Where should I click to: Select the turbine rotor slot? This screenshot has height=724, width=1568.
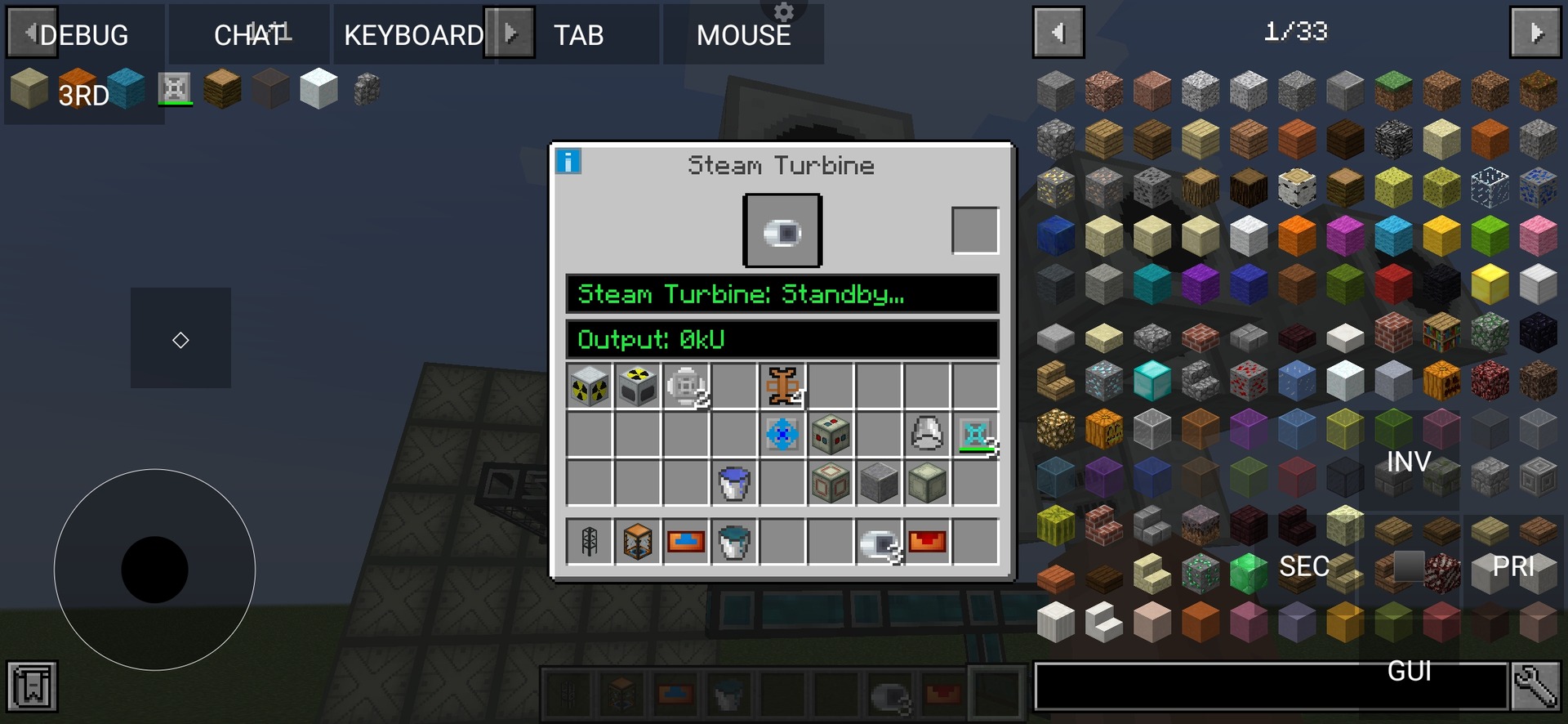coord(782,231)
